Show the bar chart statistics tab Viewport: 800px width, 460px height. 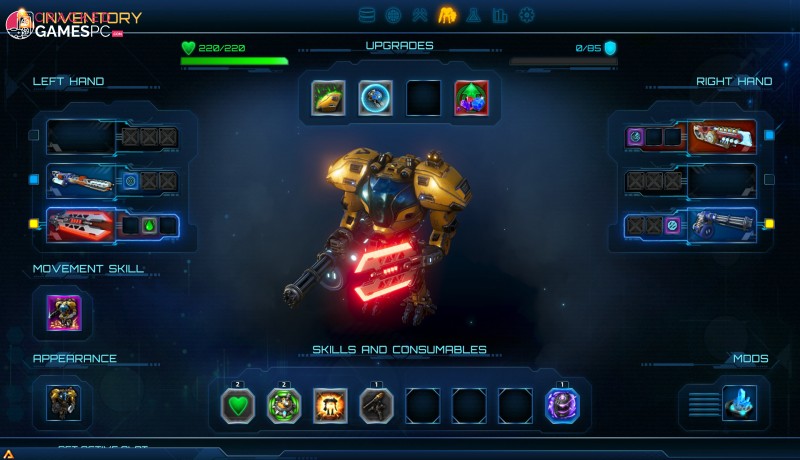[500, 15]
